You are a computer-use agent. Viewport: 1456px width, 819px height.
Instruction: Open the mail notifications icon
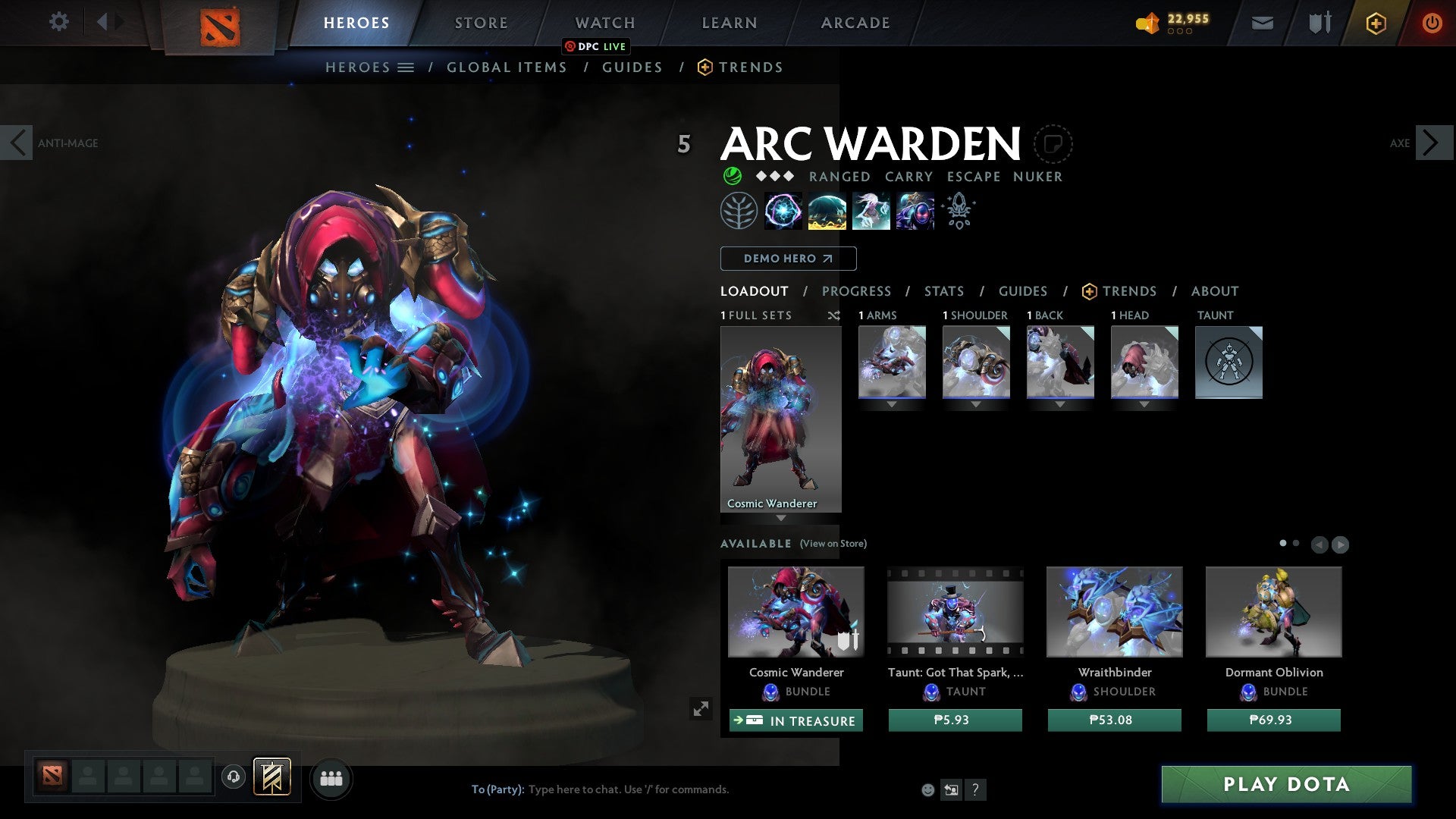tap(1261, 23)
